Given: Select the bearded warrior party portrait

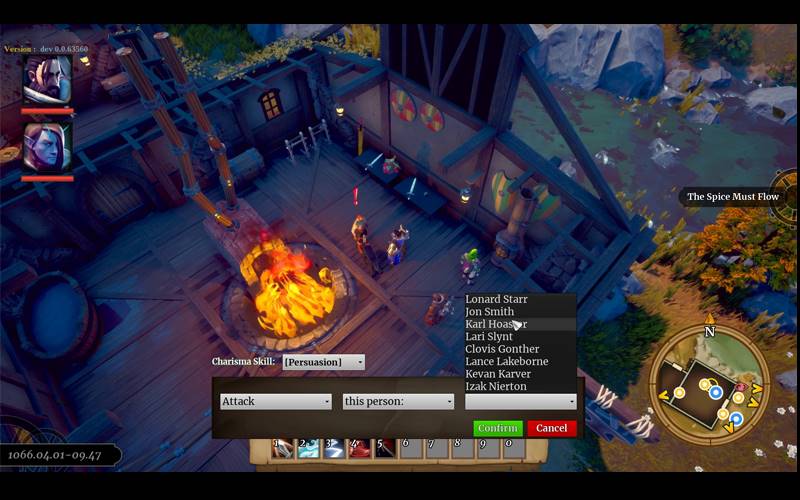Looking at the screenshot, I should click(47, 80).
